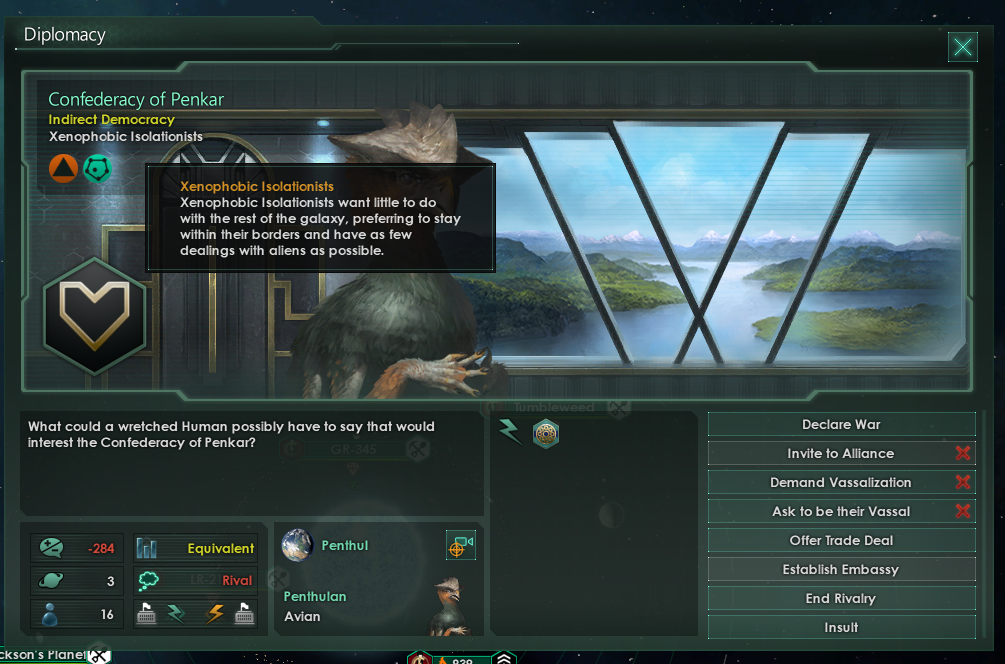Click the round gear modifier icon

click(546, 433)
